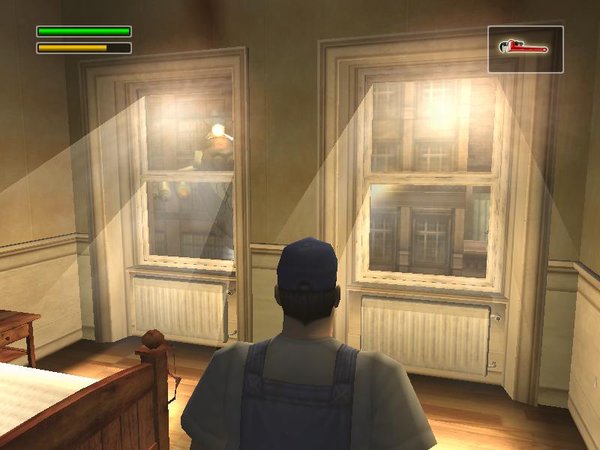Select the red pipe wrench weapon icon
The width and height of the screenshot is (600, 450).
525,48
